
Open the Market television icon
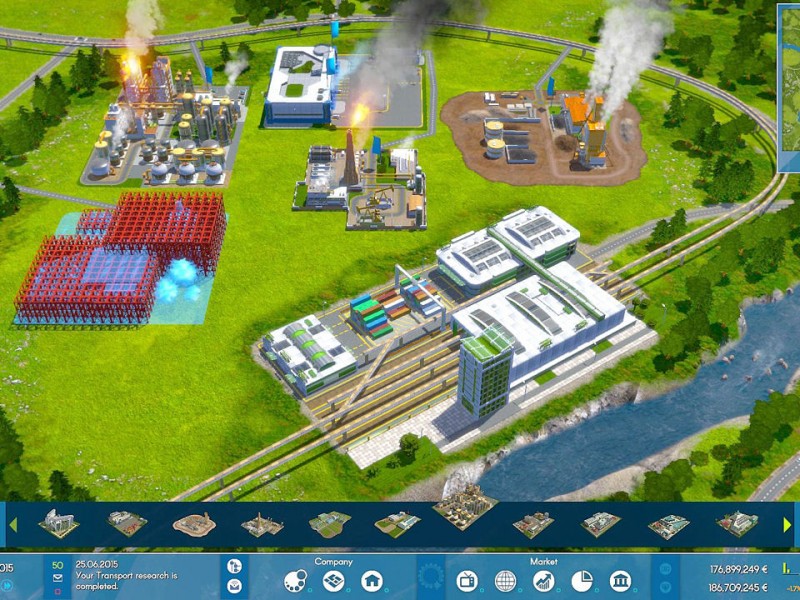click(x=467, y=581)
